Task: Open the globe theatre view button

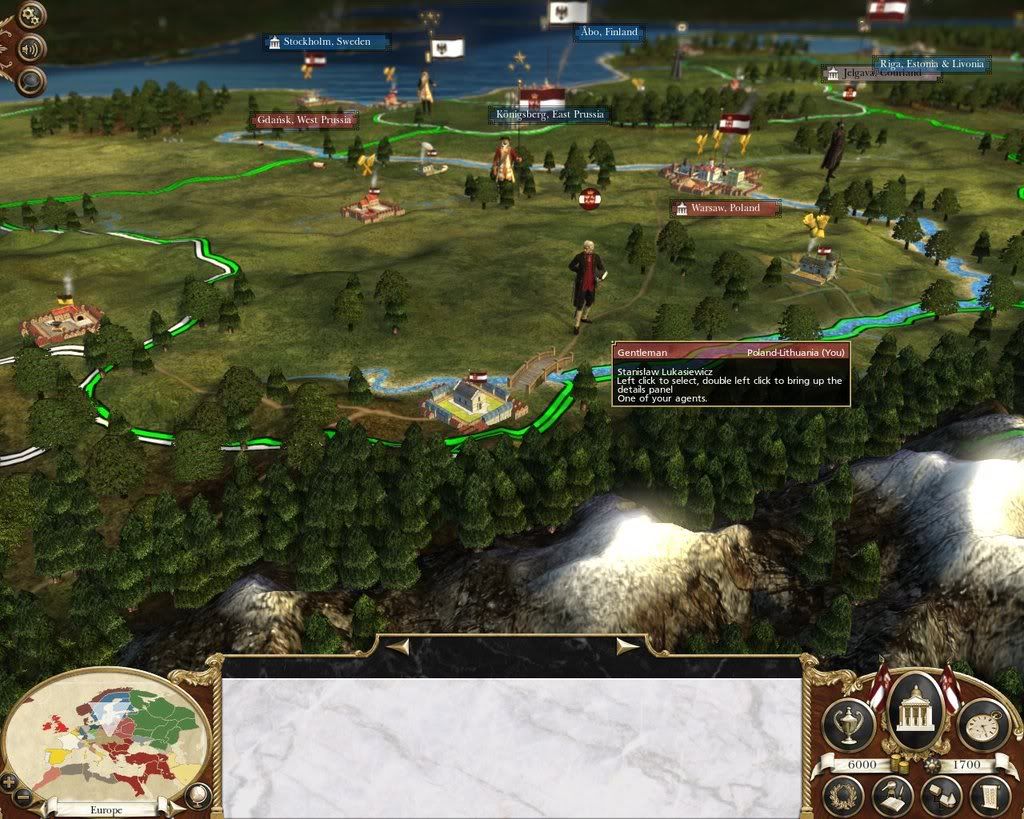Action: (198, 796)
